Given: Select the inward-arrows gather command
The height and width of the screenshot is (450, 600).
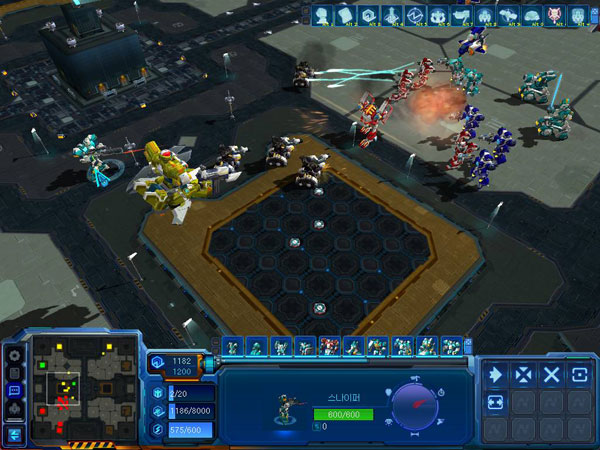Looking at the screenshot, I should point(523,374).
